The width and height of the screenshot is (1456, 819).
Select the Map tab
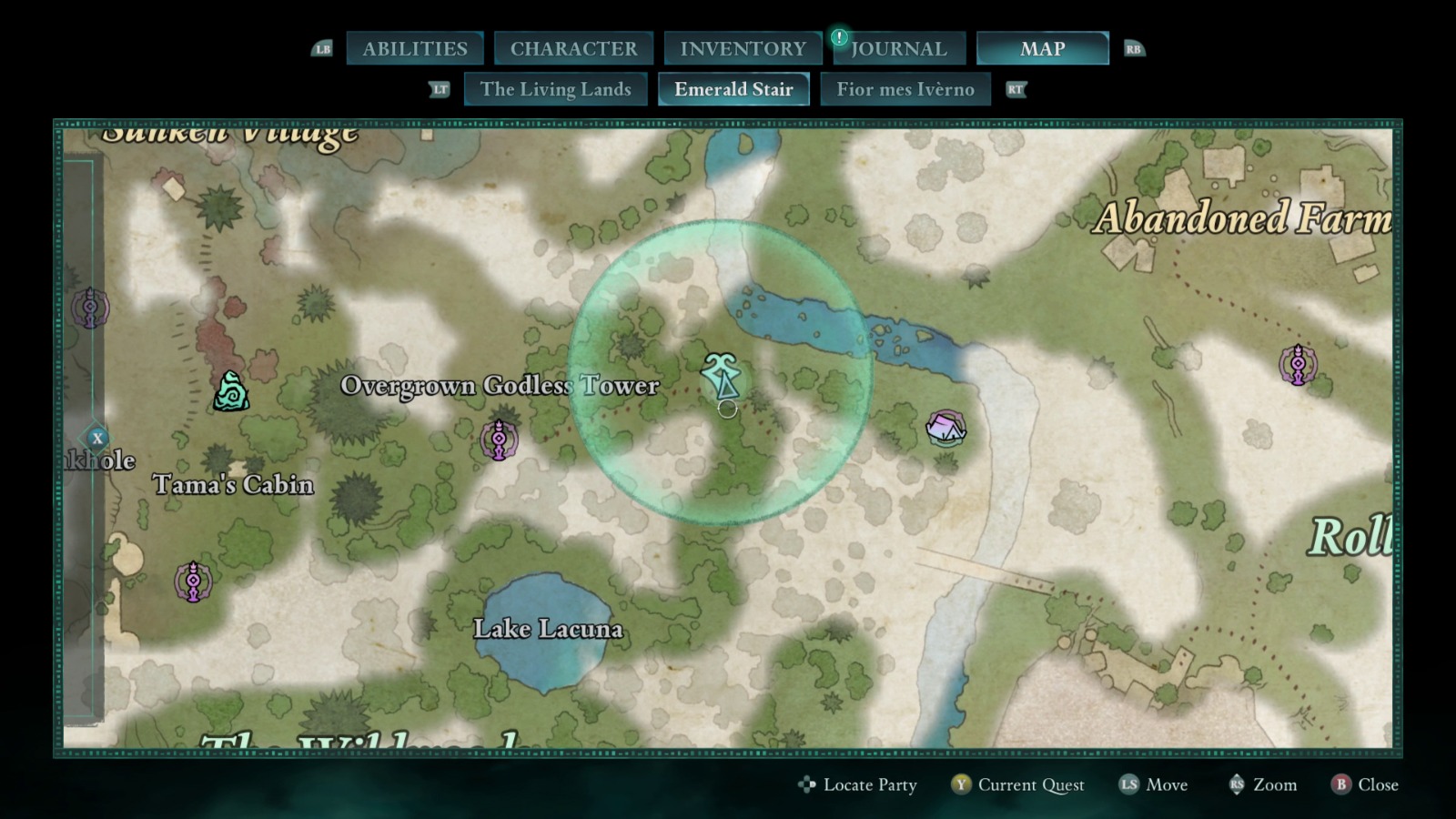(x=1042, y=49)
